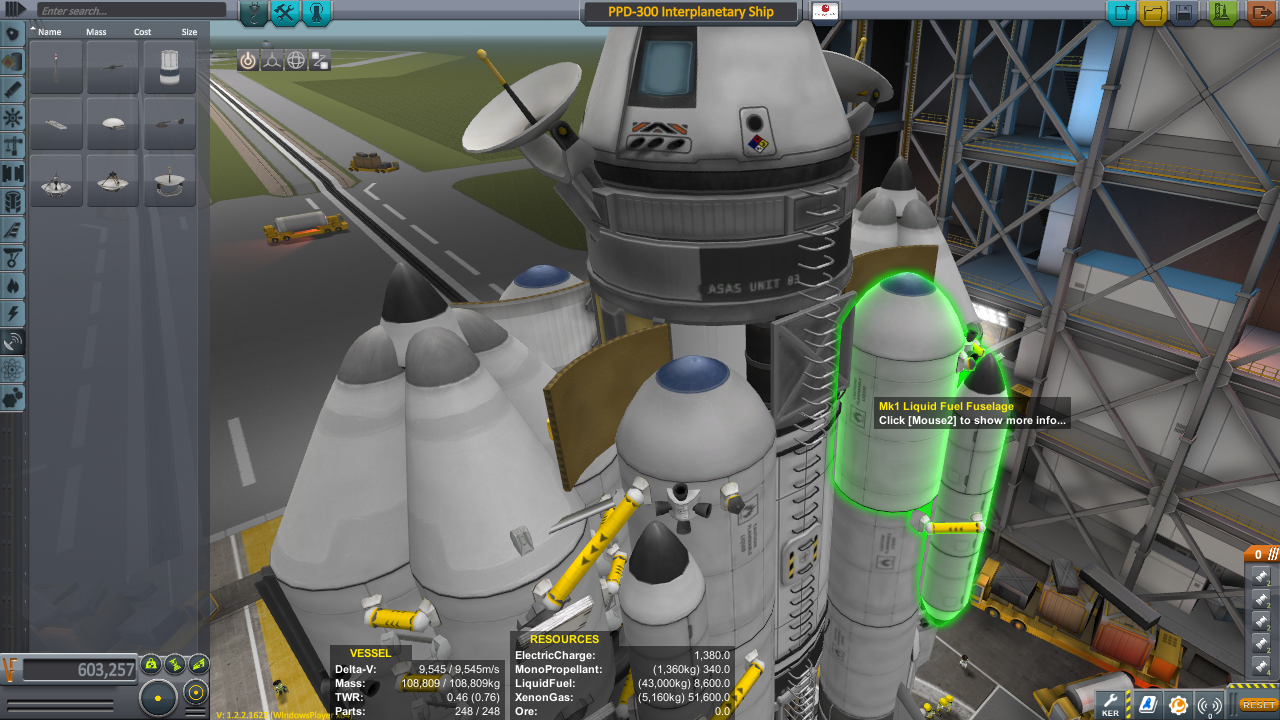
Task: Open the Kerbal Engineer KER toolbar button
Action: click(1111, 704)
